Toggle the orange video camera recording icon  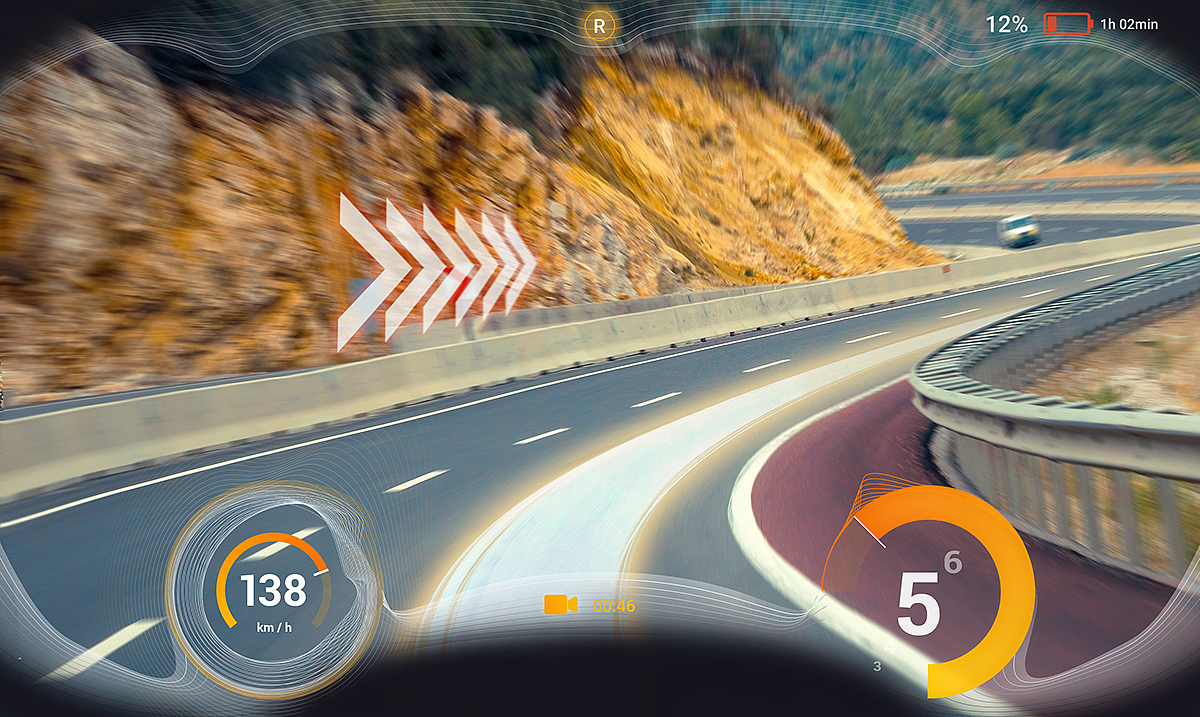(560, 604)
